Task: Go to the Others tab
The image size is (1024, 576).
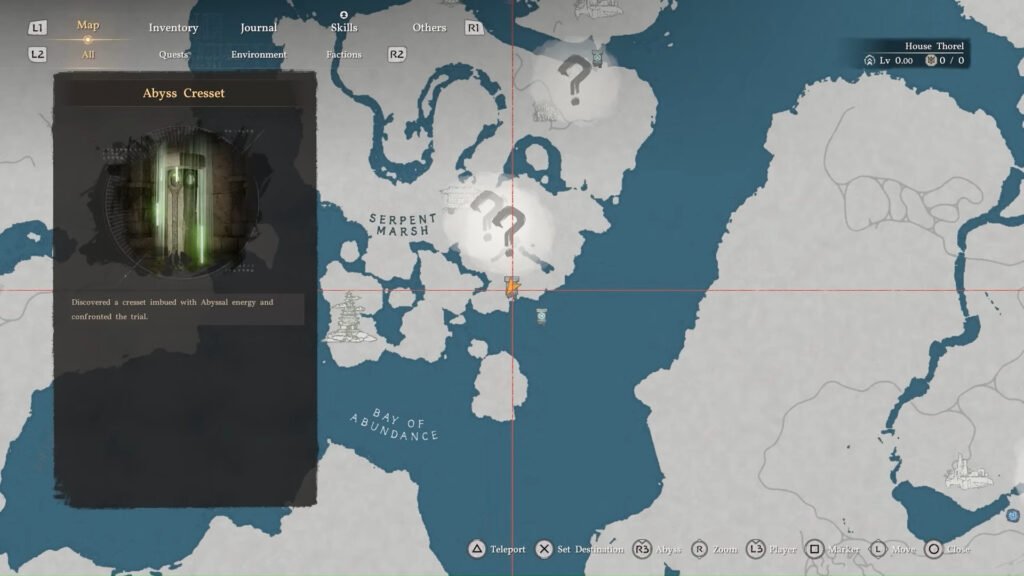Action: click(x=429, y=28)
